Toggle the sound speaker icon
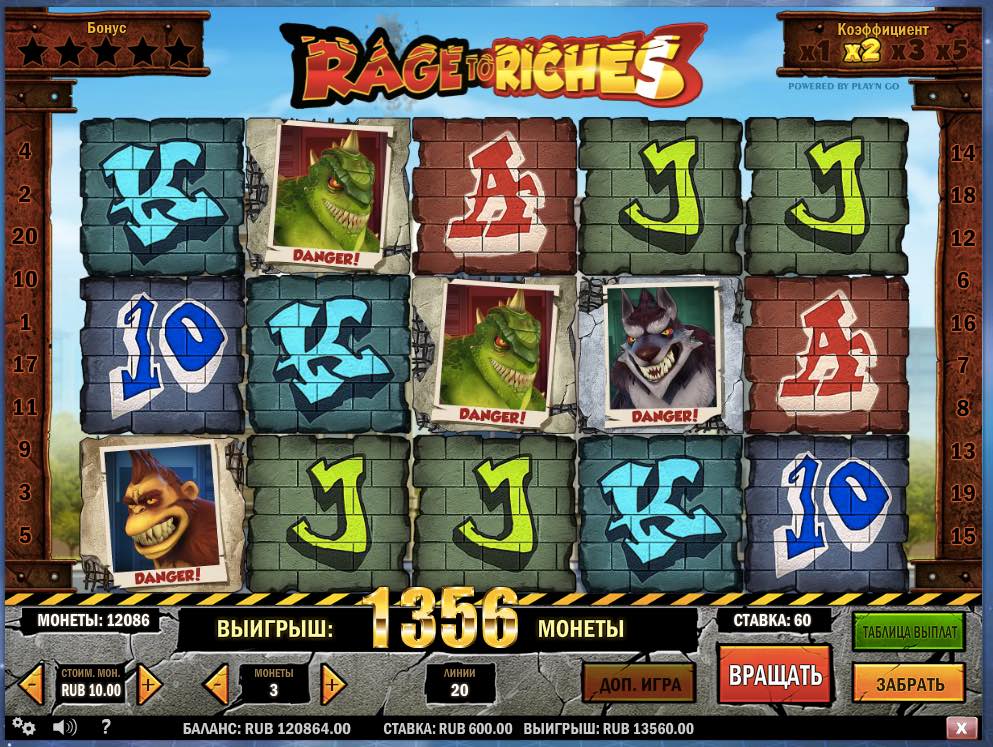The image size is (993, 747). pos(65,727)
